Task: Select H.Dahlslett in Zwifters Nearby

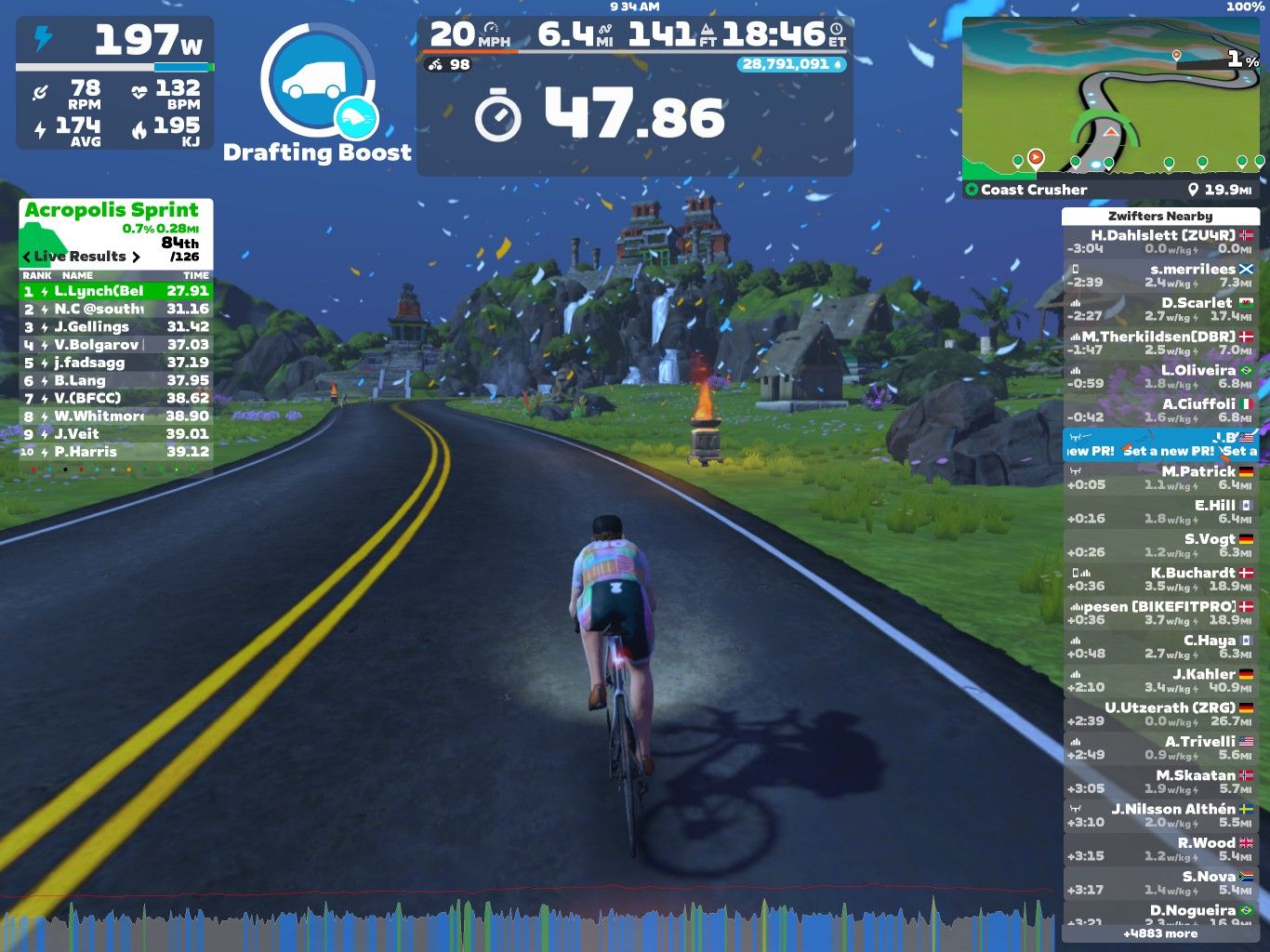Action: click(1159, 242)
